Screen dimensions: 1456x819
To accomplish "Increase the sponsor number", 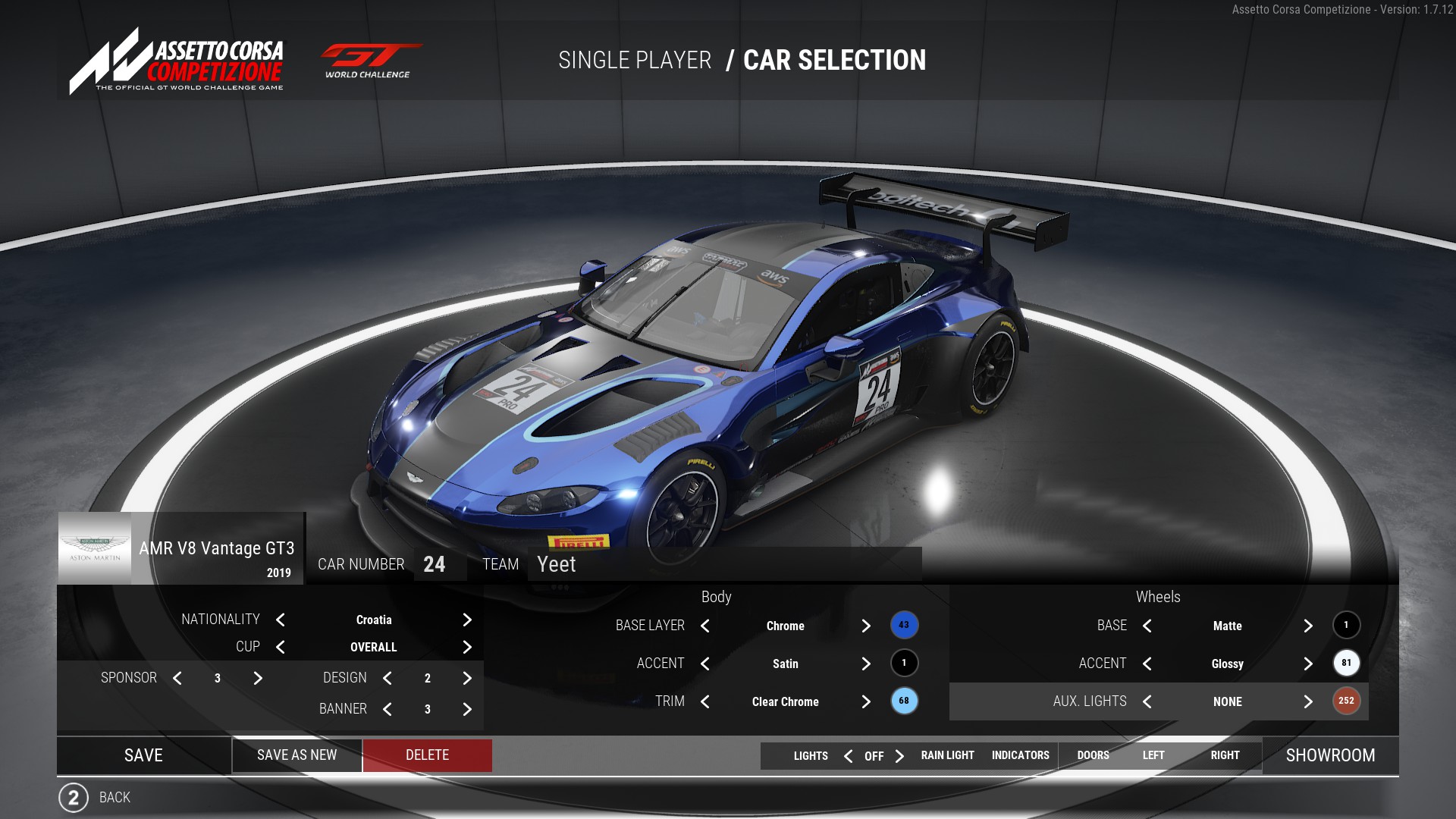I will pyautogui.click(x=258, y=679).
